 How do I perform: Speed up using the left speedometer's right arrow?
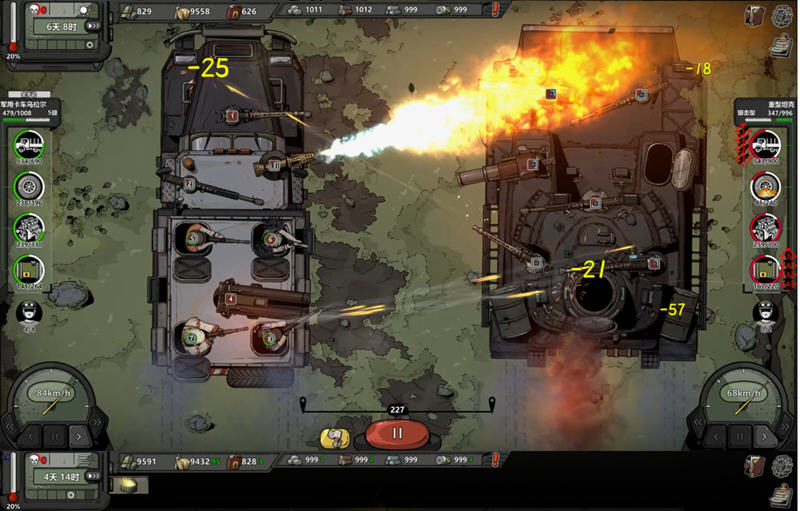(82, 436)
